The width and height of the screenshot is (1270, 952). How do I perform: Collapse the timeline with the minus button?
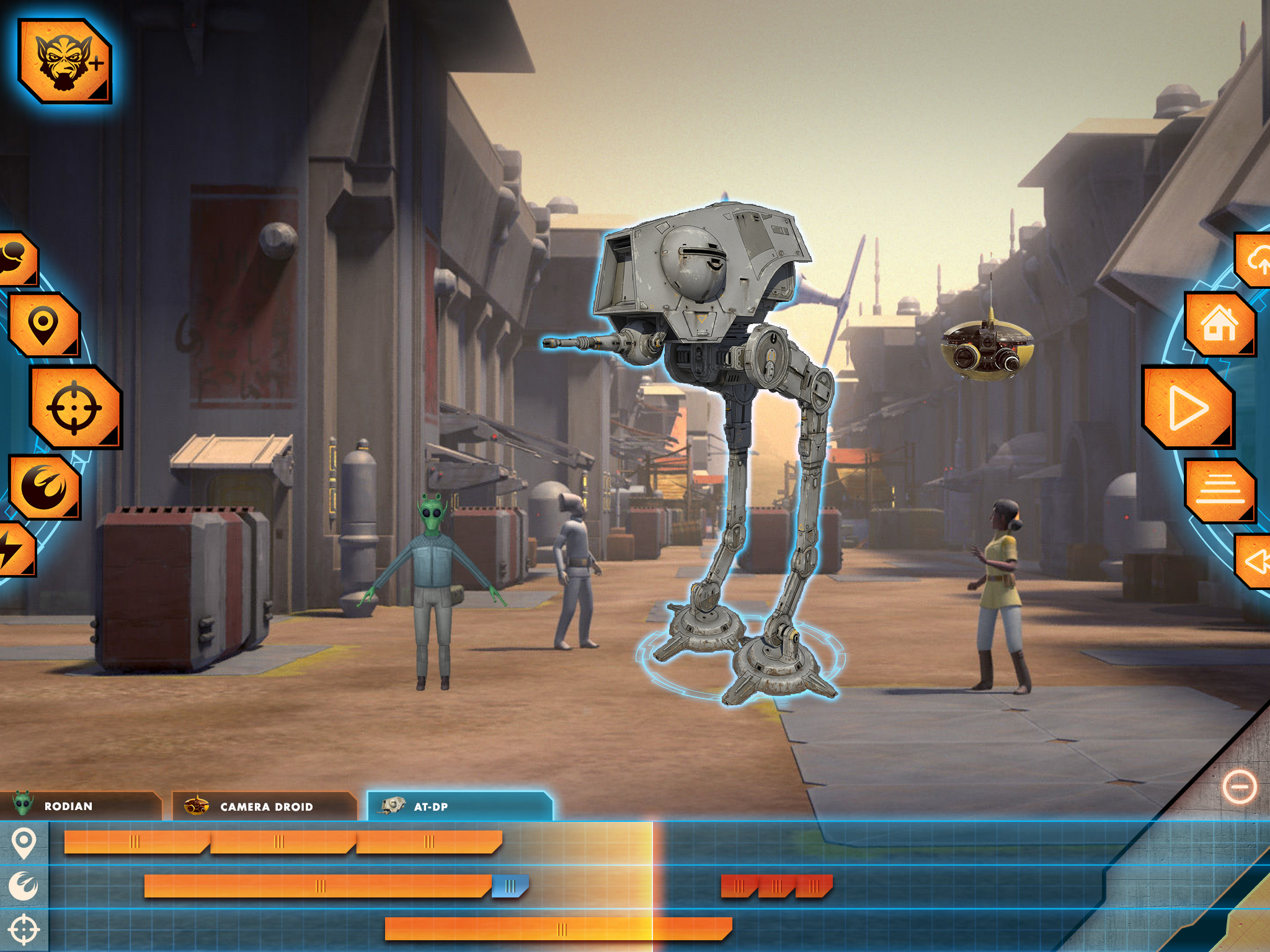point(1240,787)
